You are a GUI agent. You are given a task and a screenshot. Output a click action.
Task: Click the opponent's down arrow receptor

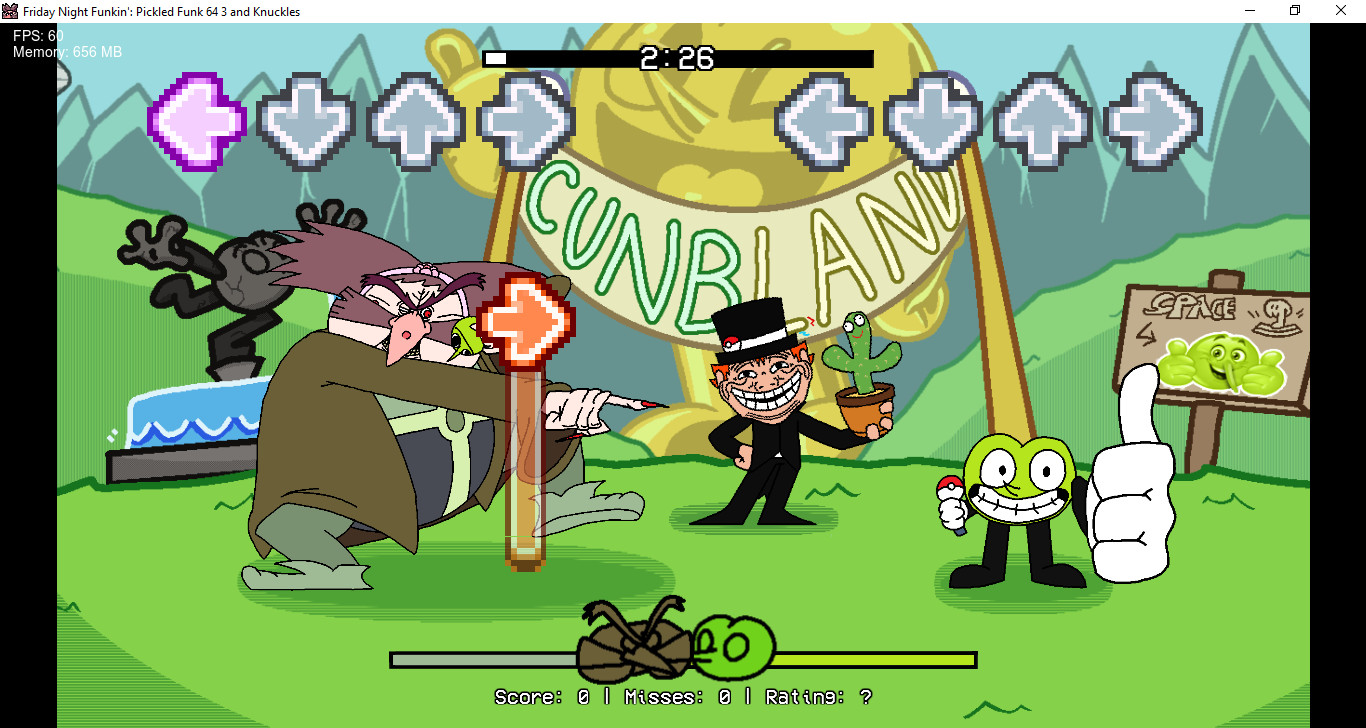(x=306, y=120)
